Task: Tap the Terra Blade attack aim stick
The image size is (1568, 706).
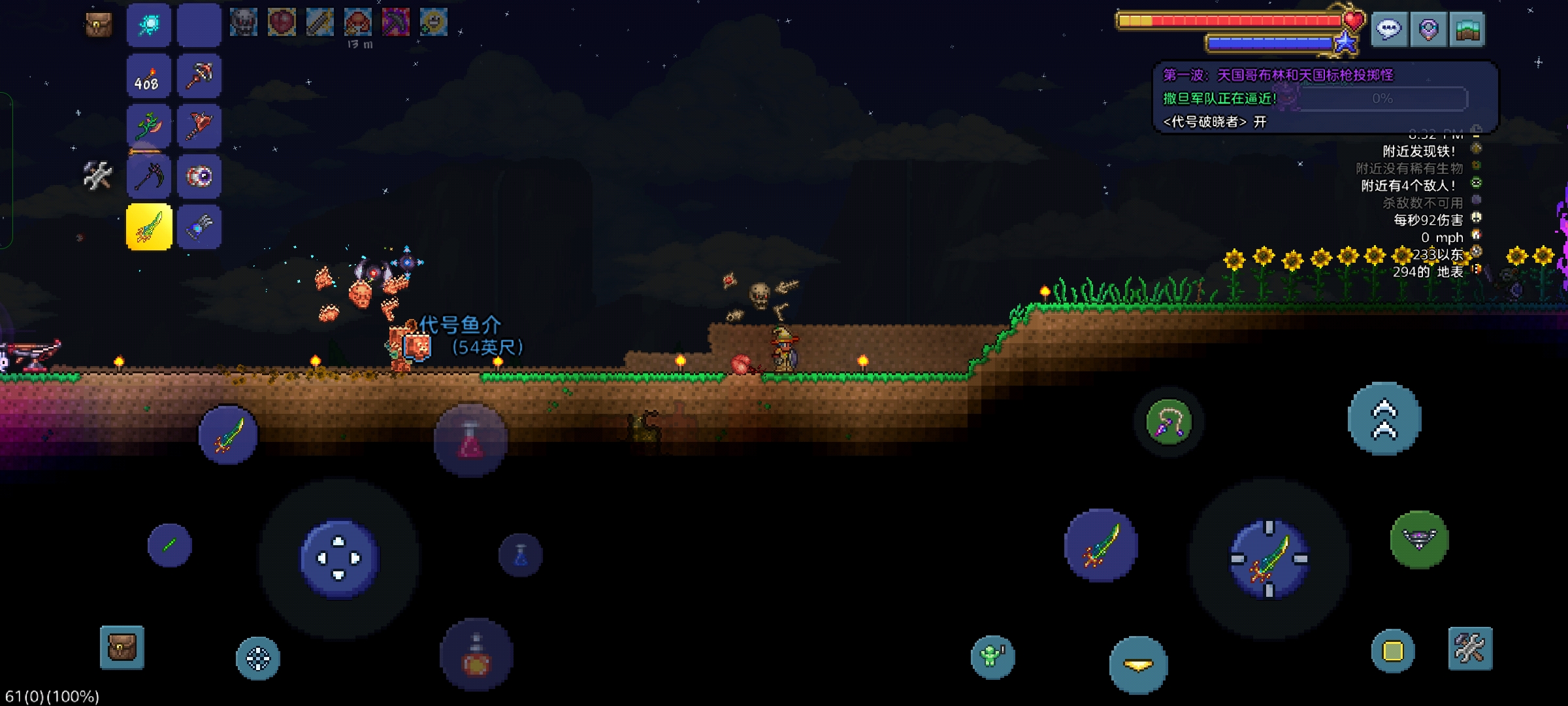Action: click(1269, 559)
